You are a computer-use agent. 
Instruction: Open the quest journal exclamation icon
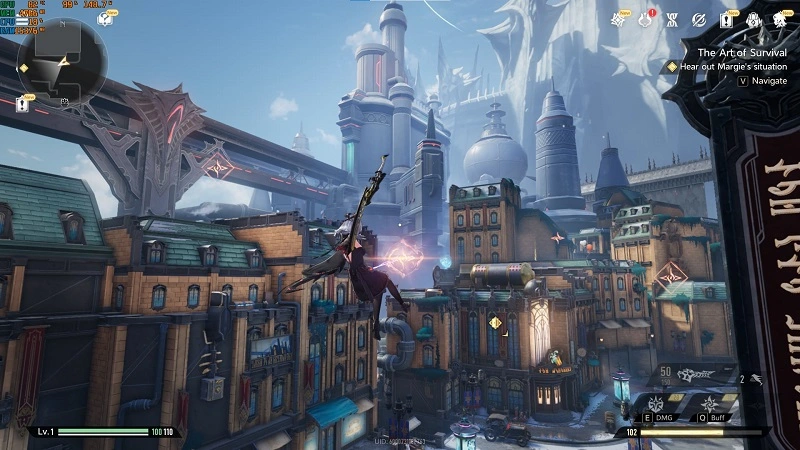pyautogui.click(x=726, y=19)
